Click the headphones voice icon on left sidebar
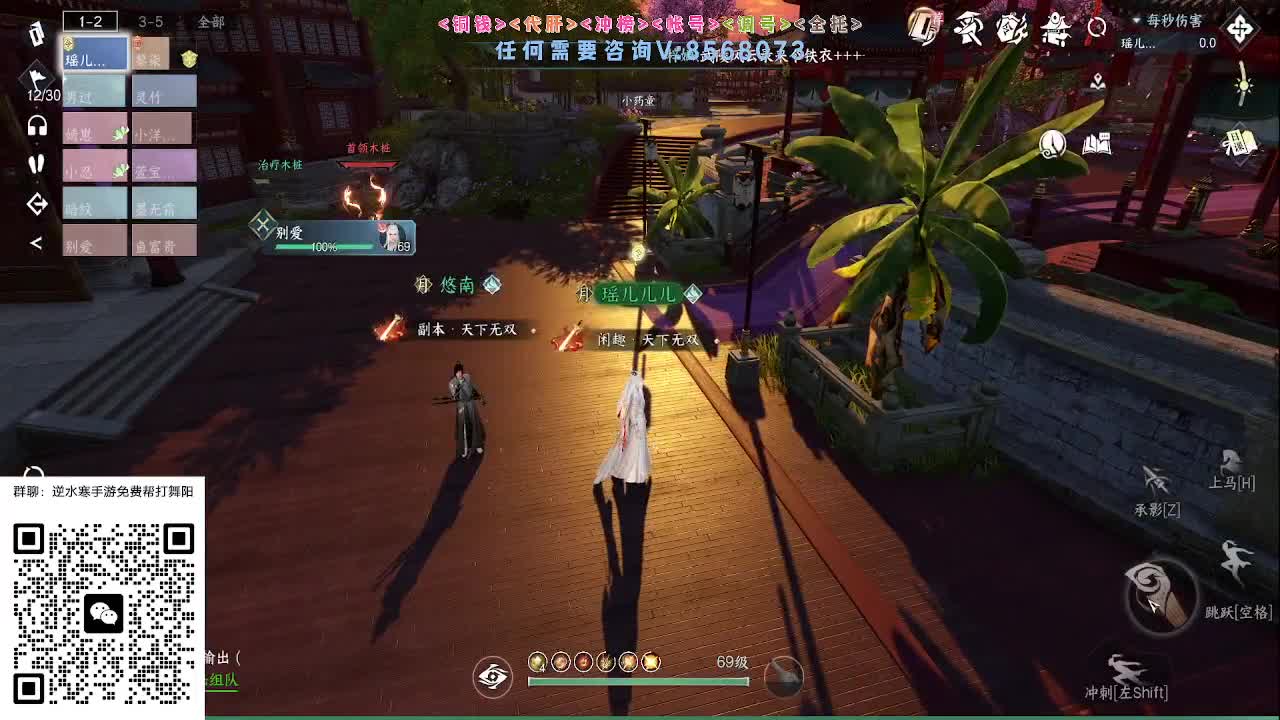 36,125
